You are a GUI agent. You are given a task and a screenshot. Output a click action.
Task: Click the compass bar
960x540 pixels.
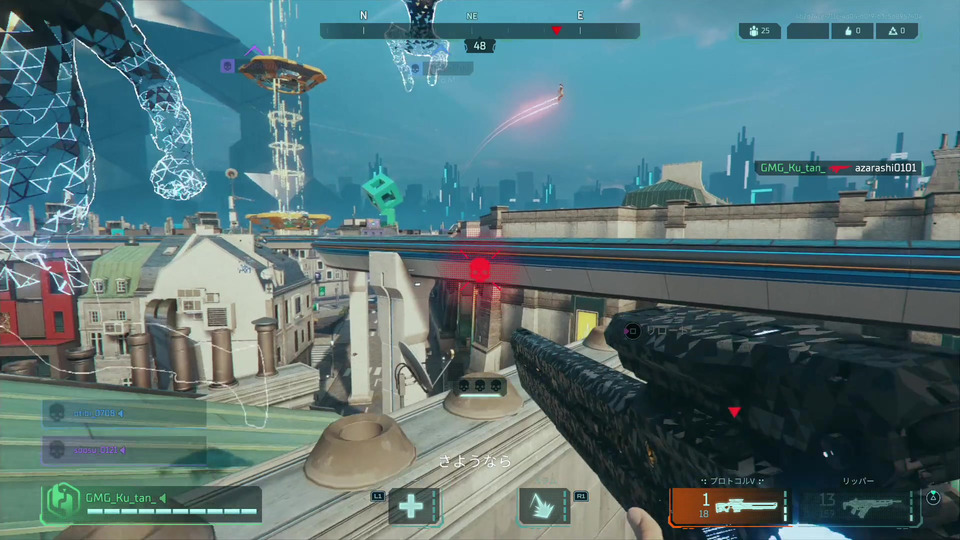(480, 31)
